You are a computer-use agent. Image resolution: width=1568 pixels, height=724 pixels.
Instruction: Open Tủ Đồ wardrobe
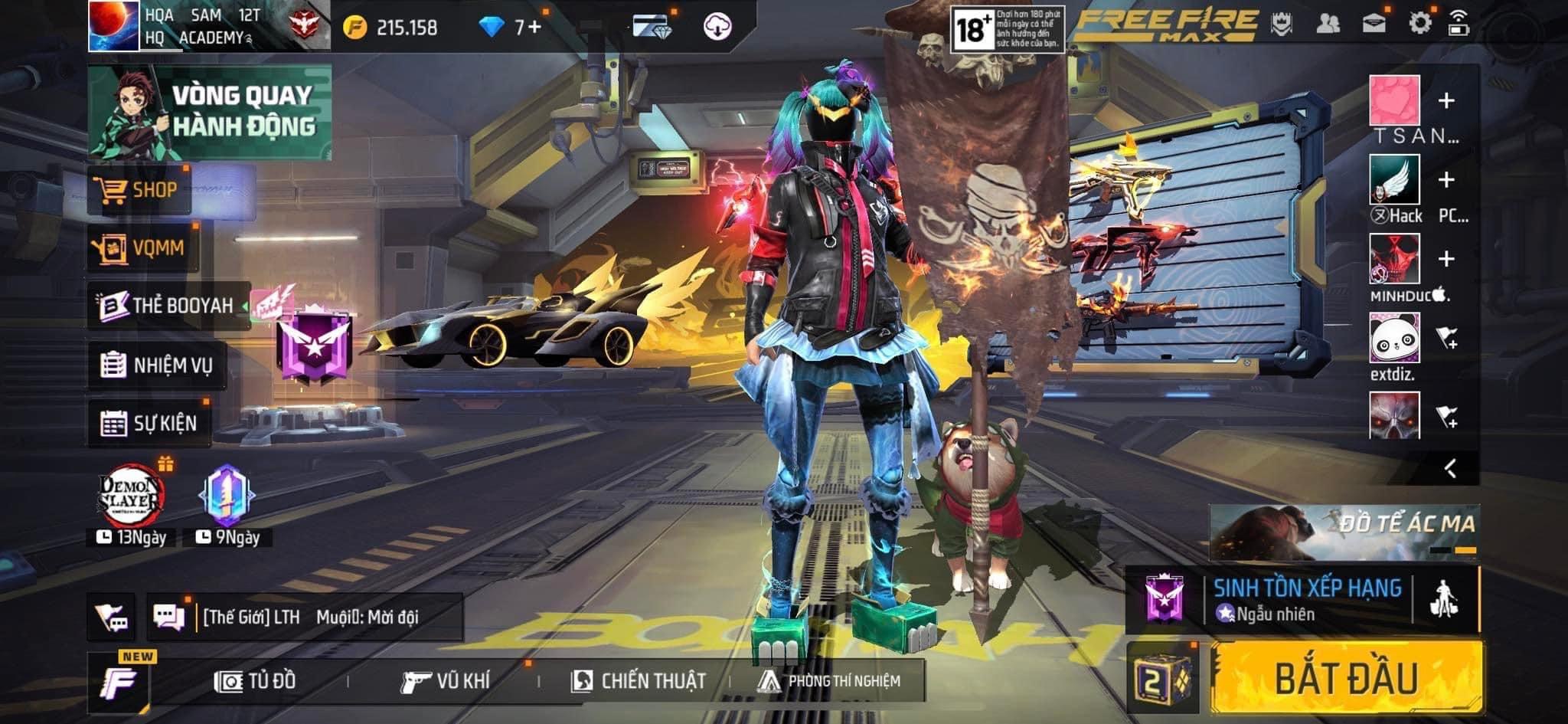click(x=256, y=680)
